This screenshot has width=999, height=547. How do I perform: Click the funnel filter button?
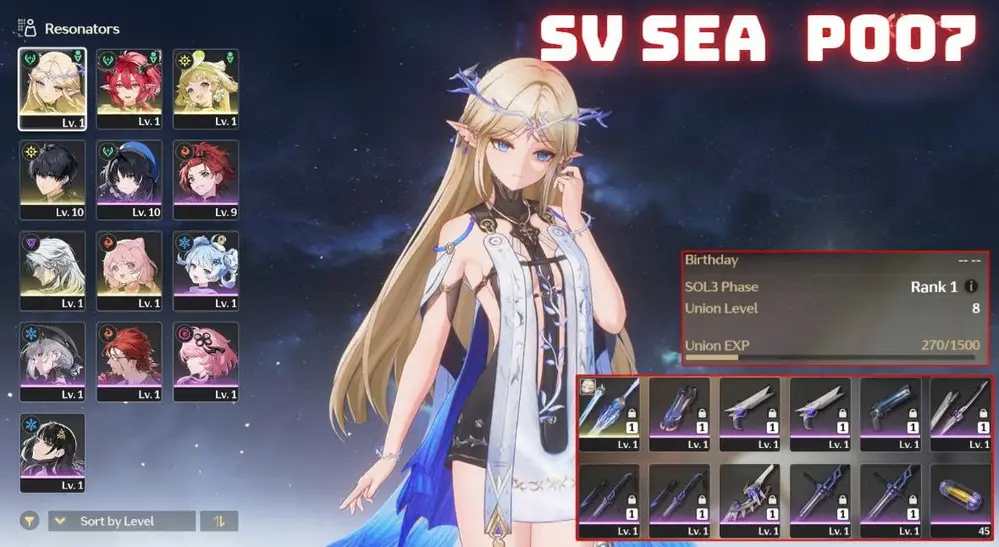[31, 521]
